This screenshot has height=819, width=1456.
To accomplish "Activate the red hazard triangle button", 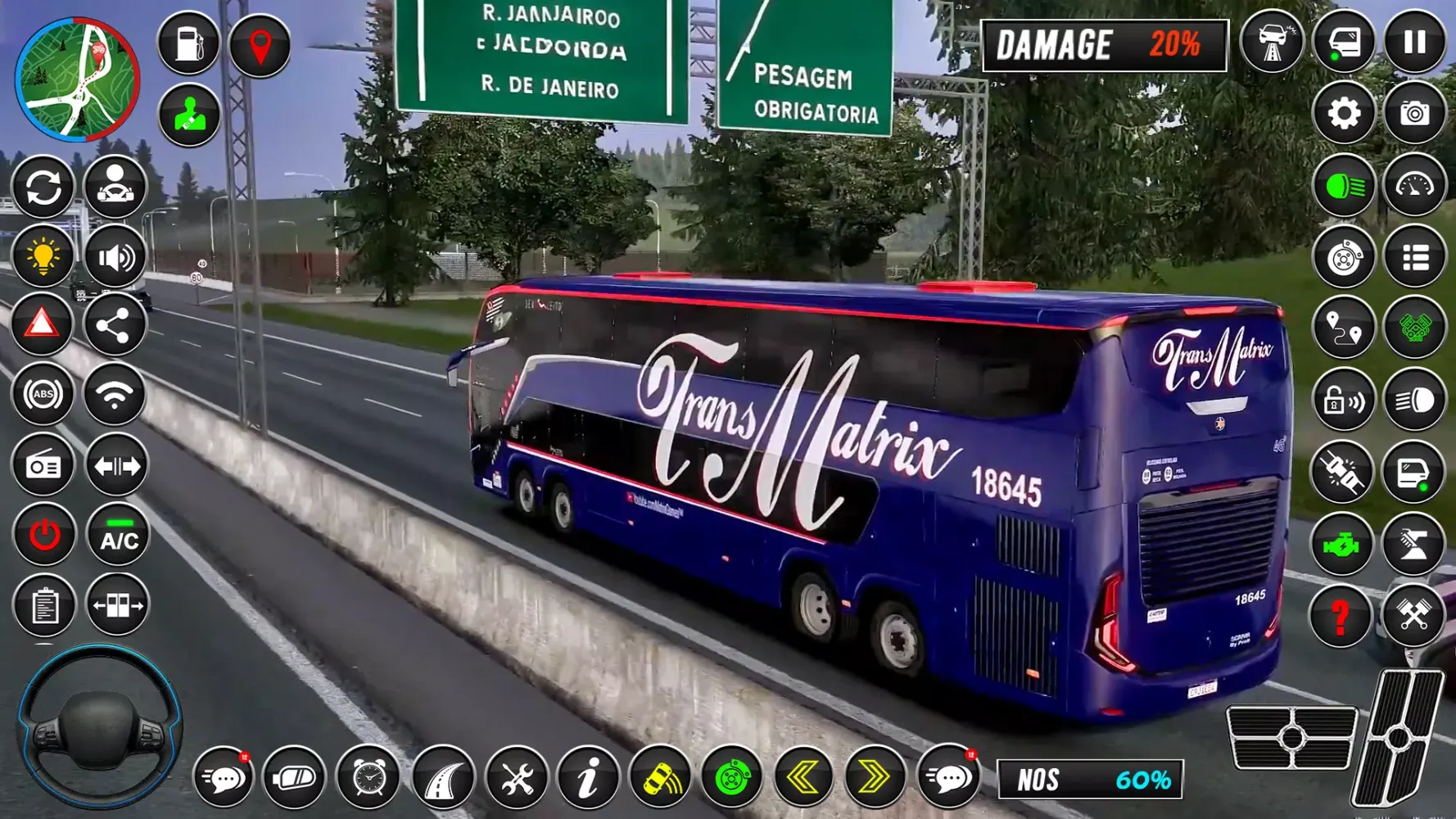I will tap(43, 324).
